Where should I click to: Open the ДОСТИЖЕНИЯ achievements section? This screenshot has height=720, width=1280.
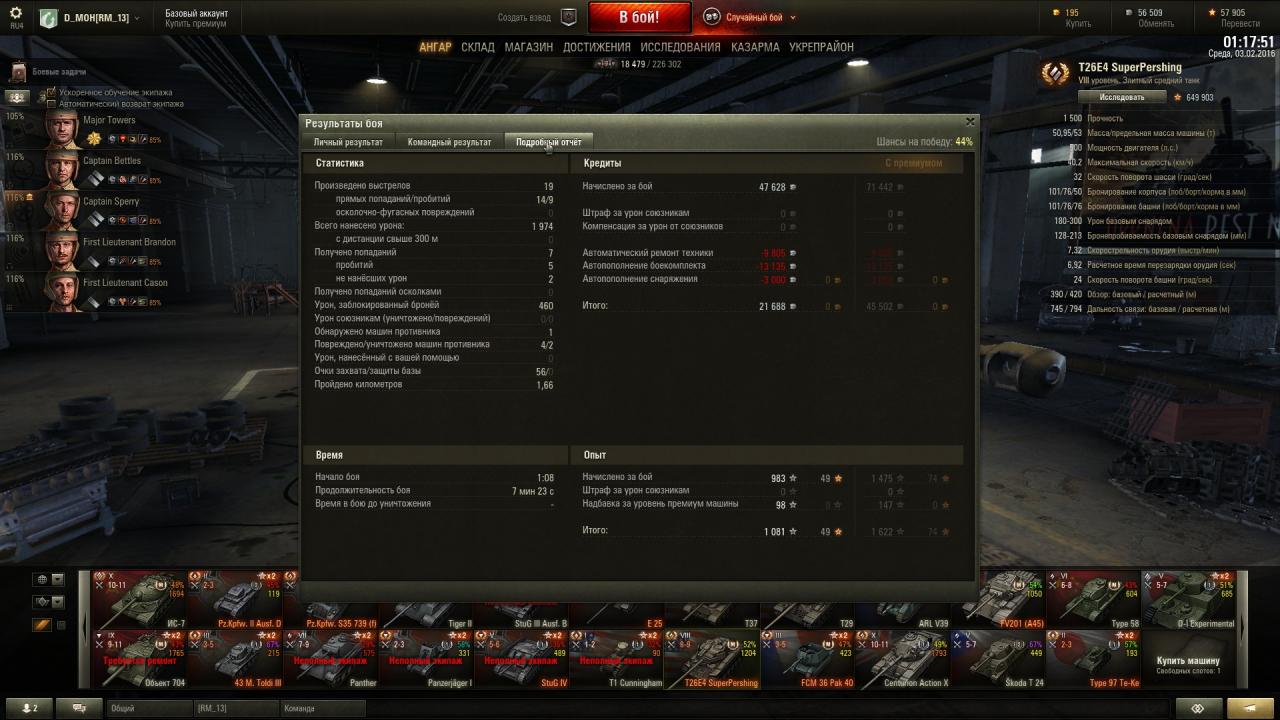596,47
